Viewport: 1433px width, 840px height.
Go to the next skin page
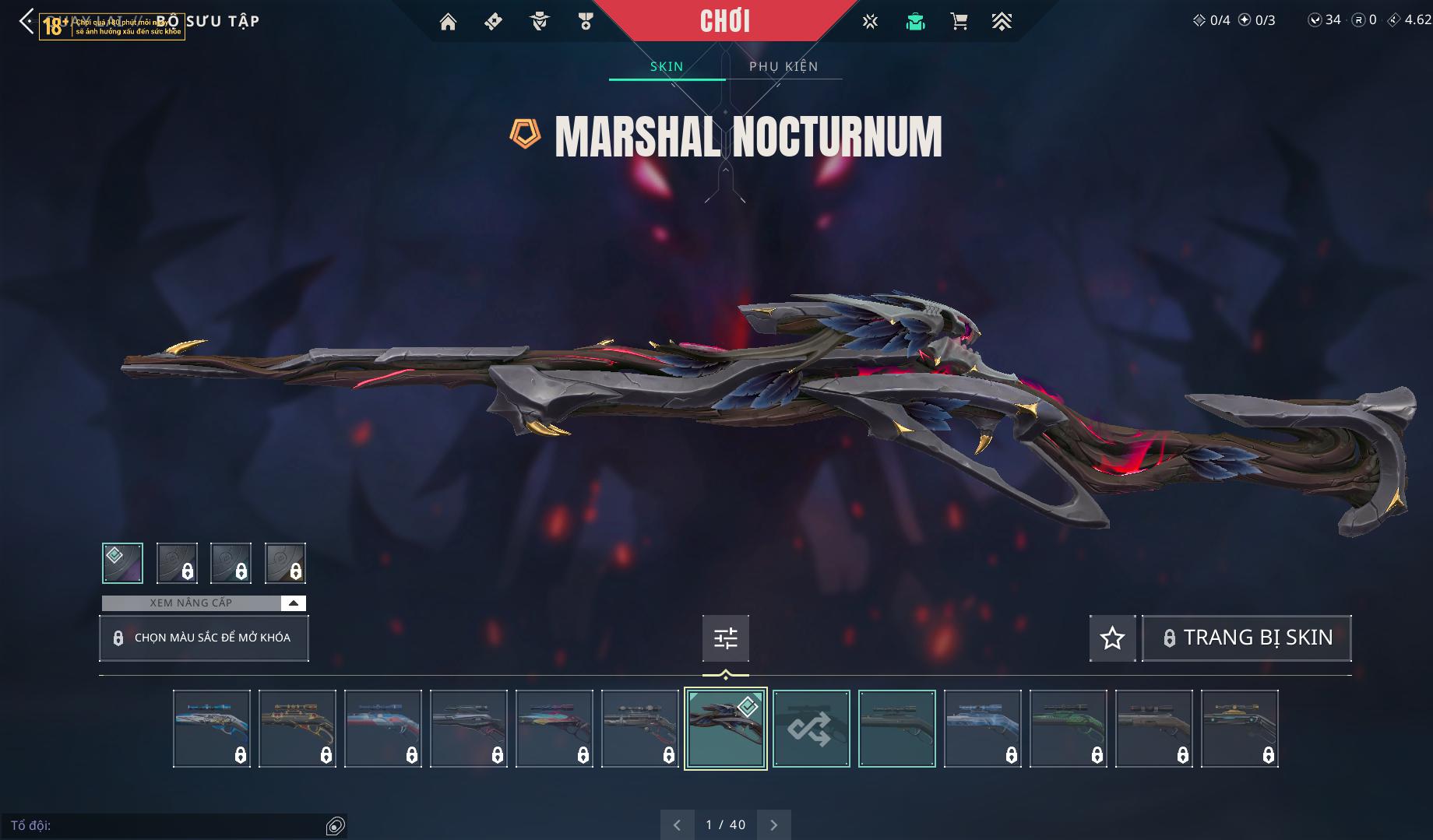773,824
